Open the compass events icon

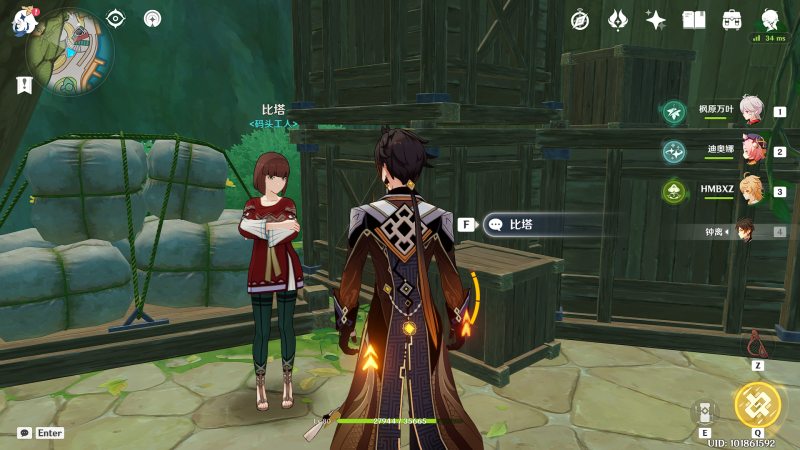pyautogui.click(x=580, y=20)
